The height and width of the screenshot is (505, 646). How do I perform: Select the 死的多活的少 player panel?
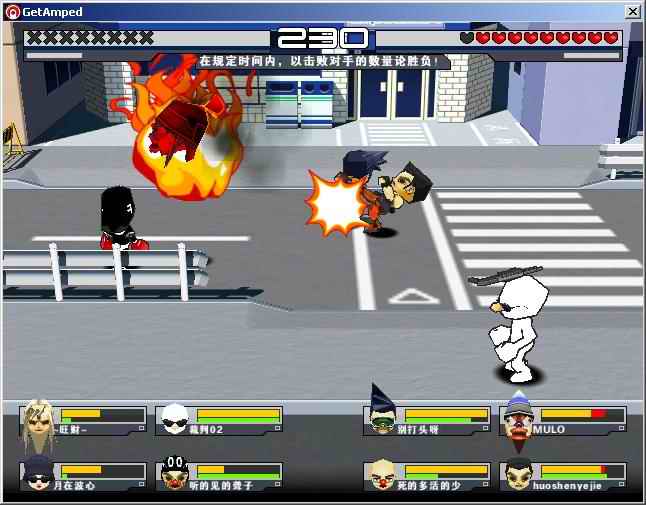(x=427, y=476)
